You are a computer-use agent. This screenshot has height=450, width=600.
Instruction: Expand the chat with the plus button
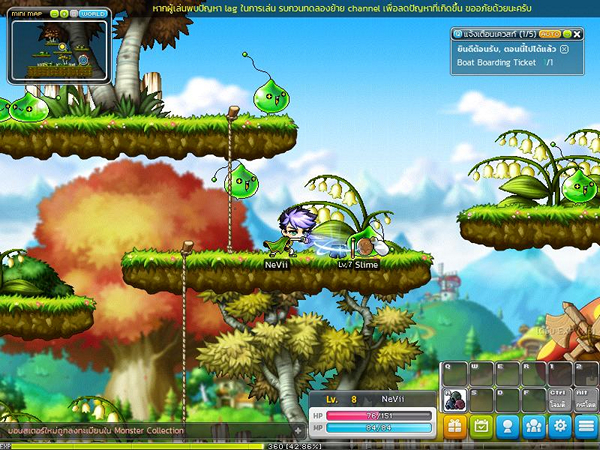click(x=297, y=431)
